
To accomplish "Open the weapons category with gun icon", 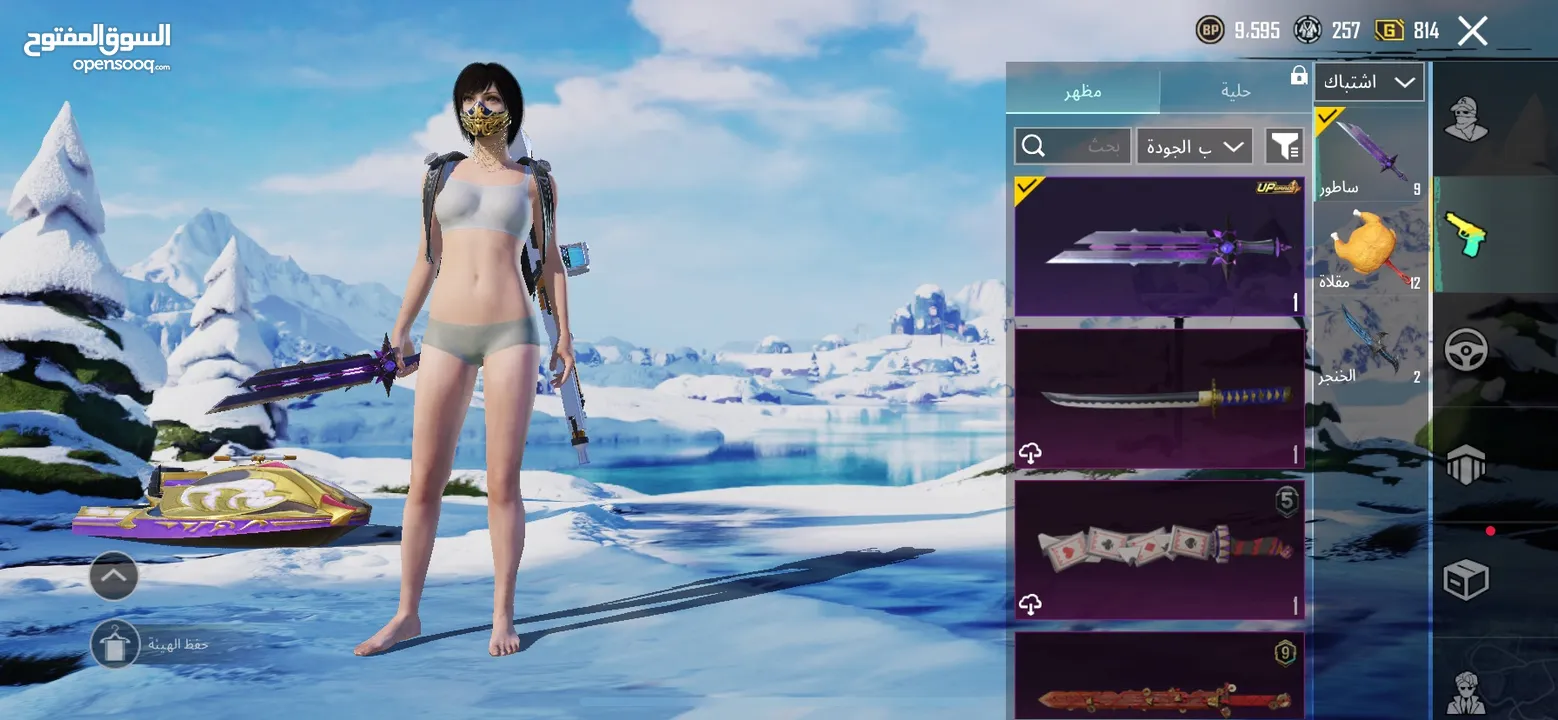I will tap(1465, 235).
